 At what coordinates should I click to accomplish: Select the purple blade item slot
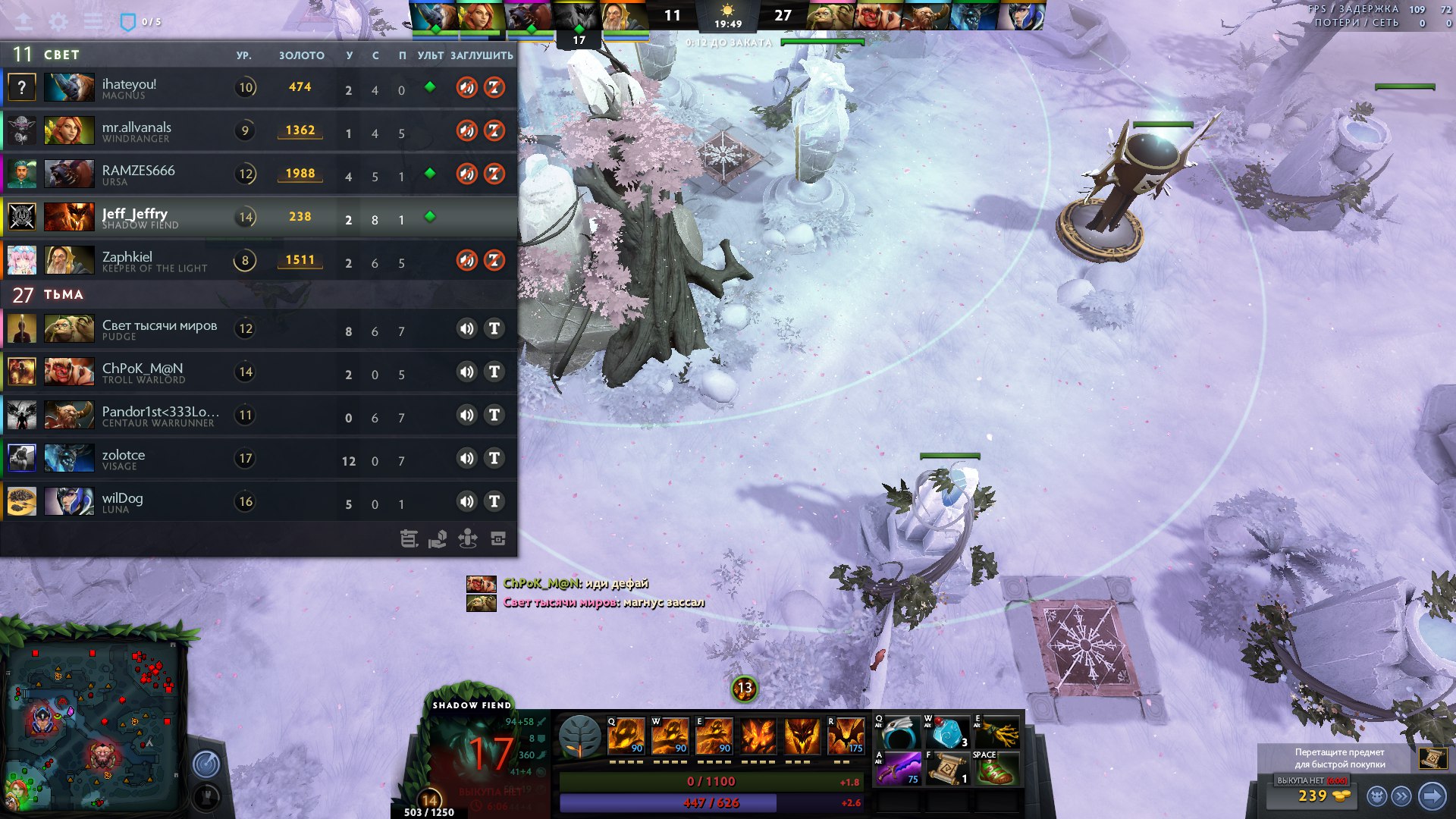[898, 769]
